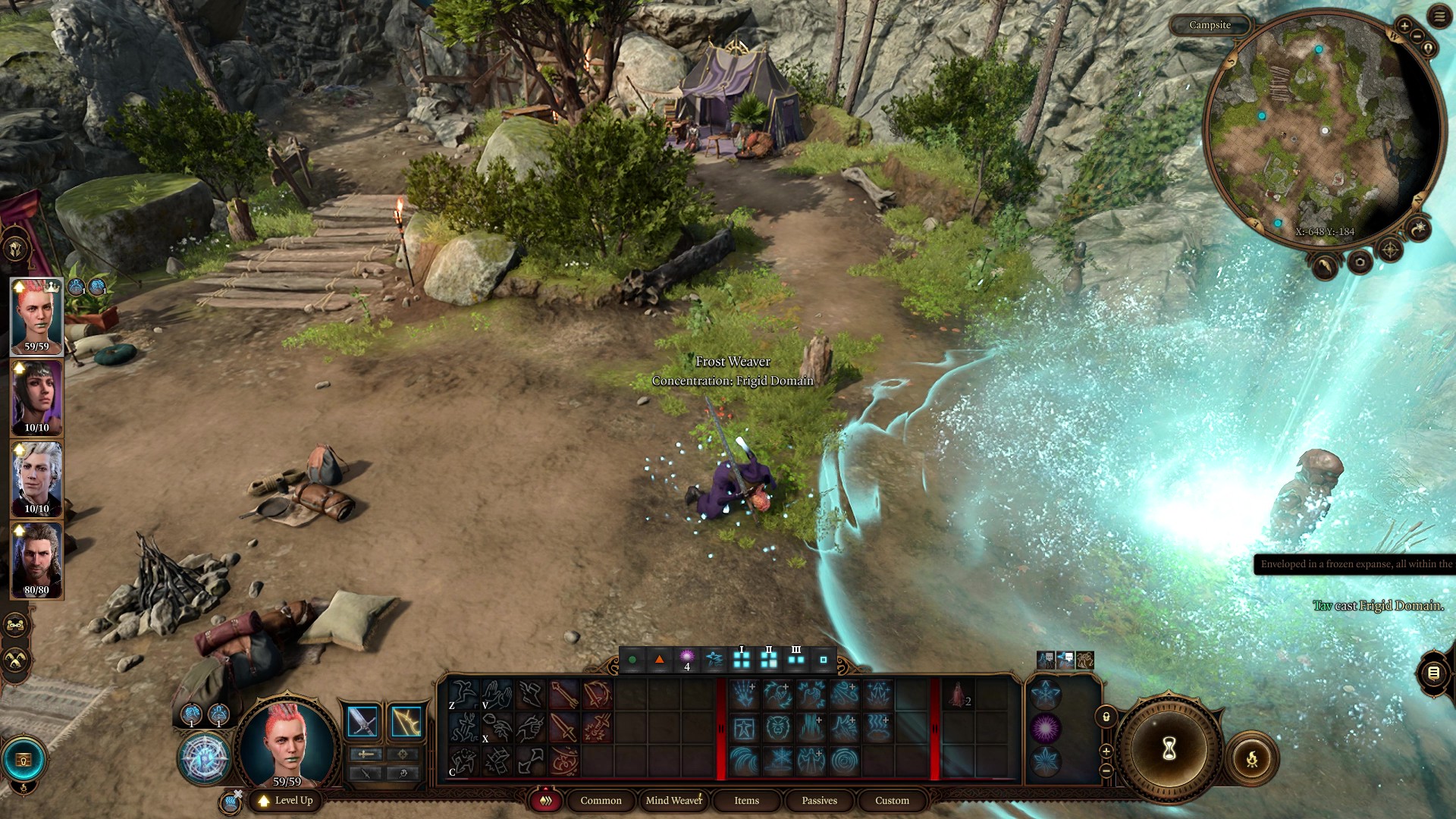Select the bearded companion portrait with 80/80
The image size is (1456, 819).
(36, 560)
